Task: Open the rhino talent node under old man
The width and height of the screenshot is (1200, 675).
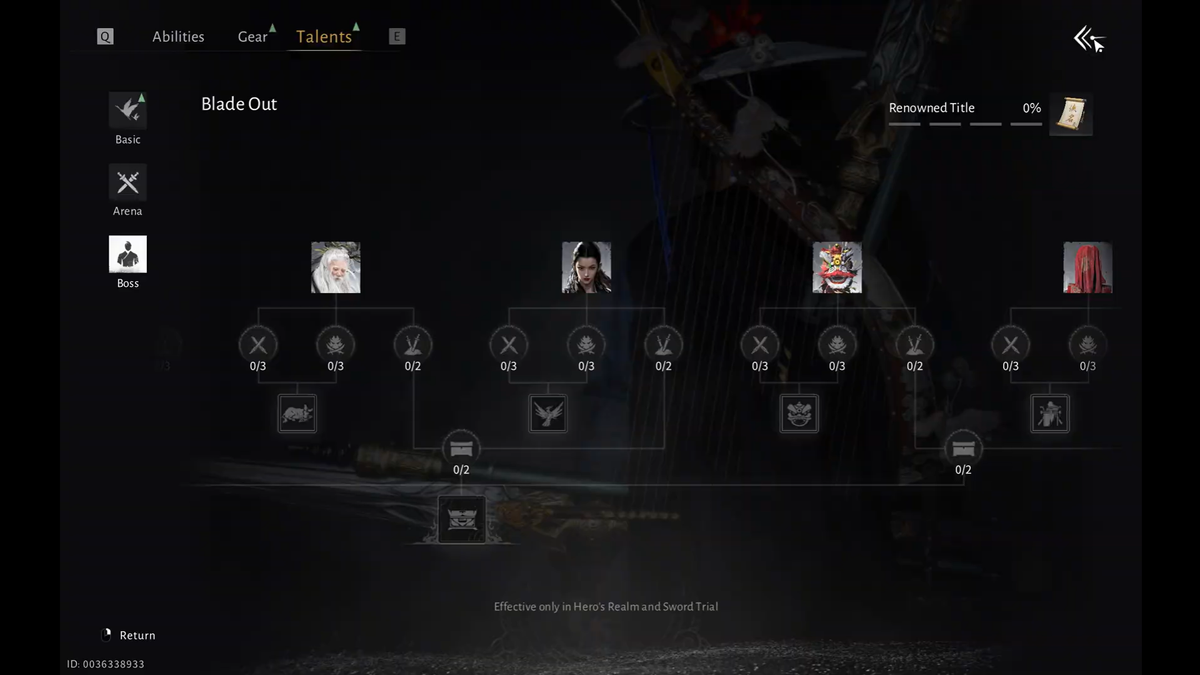Action: [x=297, y=413]
